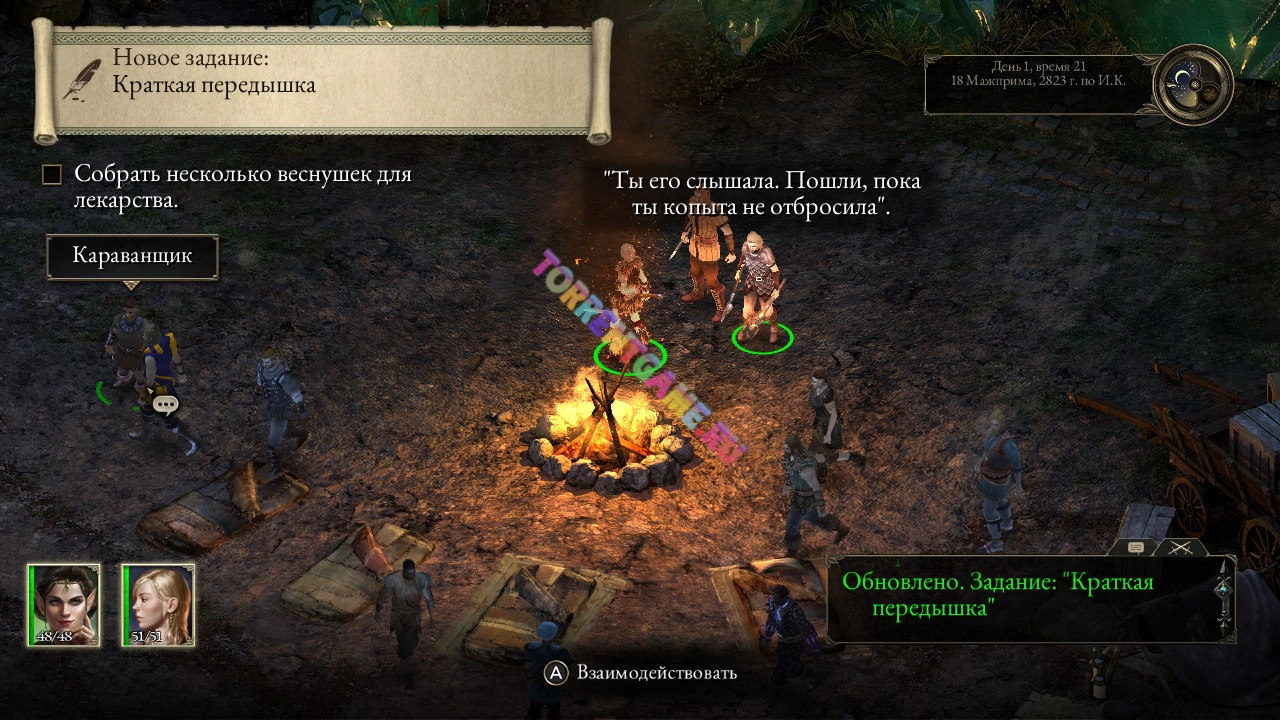Click the green circle under the blonde character
The width and height of the screenshot is (1280, 720).
632,356
